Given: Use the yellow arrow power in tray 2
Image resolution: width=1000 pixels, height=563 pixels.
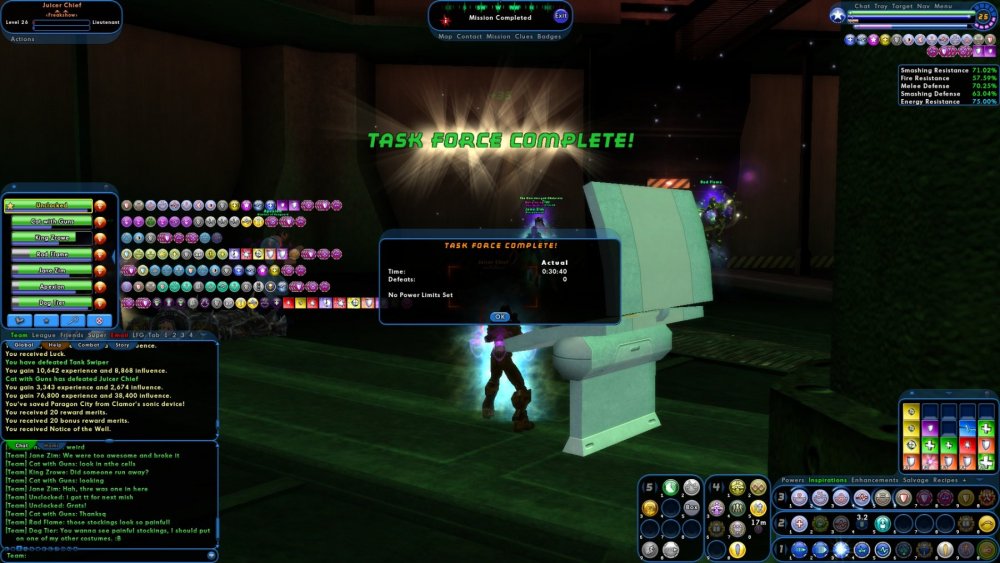Looking at the screenshot, I should click(x=986, y=523).
